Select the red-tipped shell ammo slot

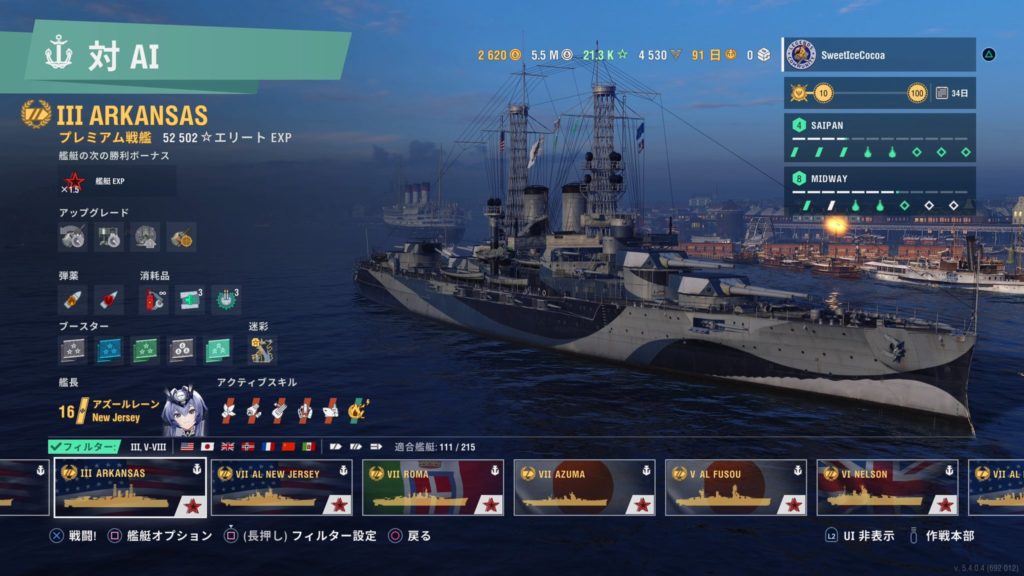click(x=109, y=299)
